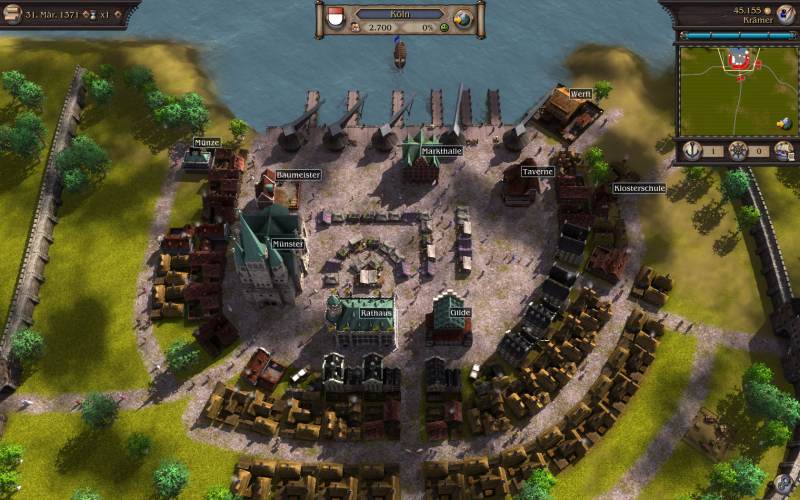
Task: Choose the Baumeister label
Action: [298, 175]
